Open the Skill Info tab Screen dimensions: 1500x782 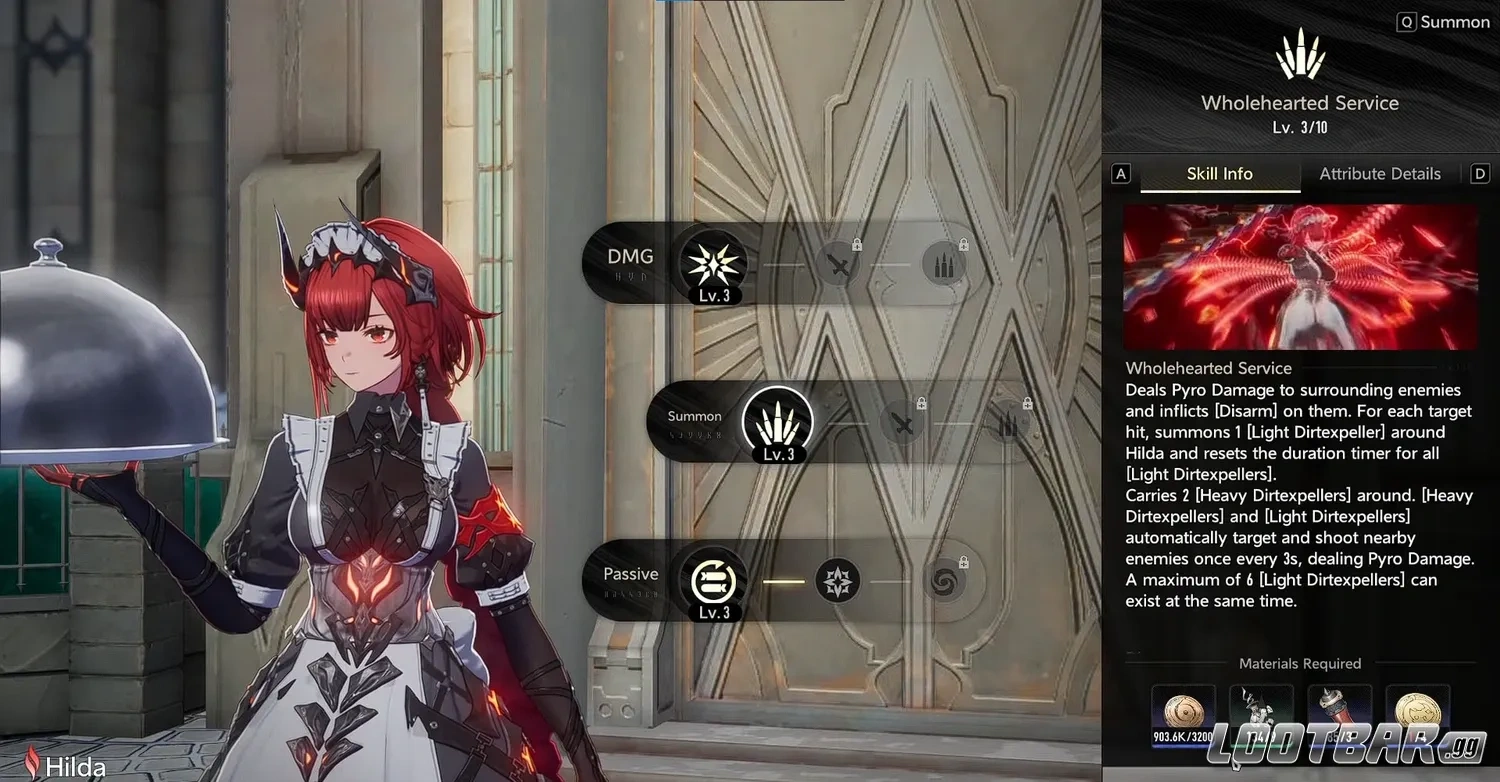[1219, 173]
